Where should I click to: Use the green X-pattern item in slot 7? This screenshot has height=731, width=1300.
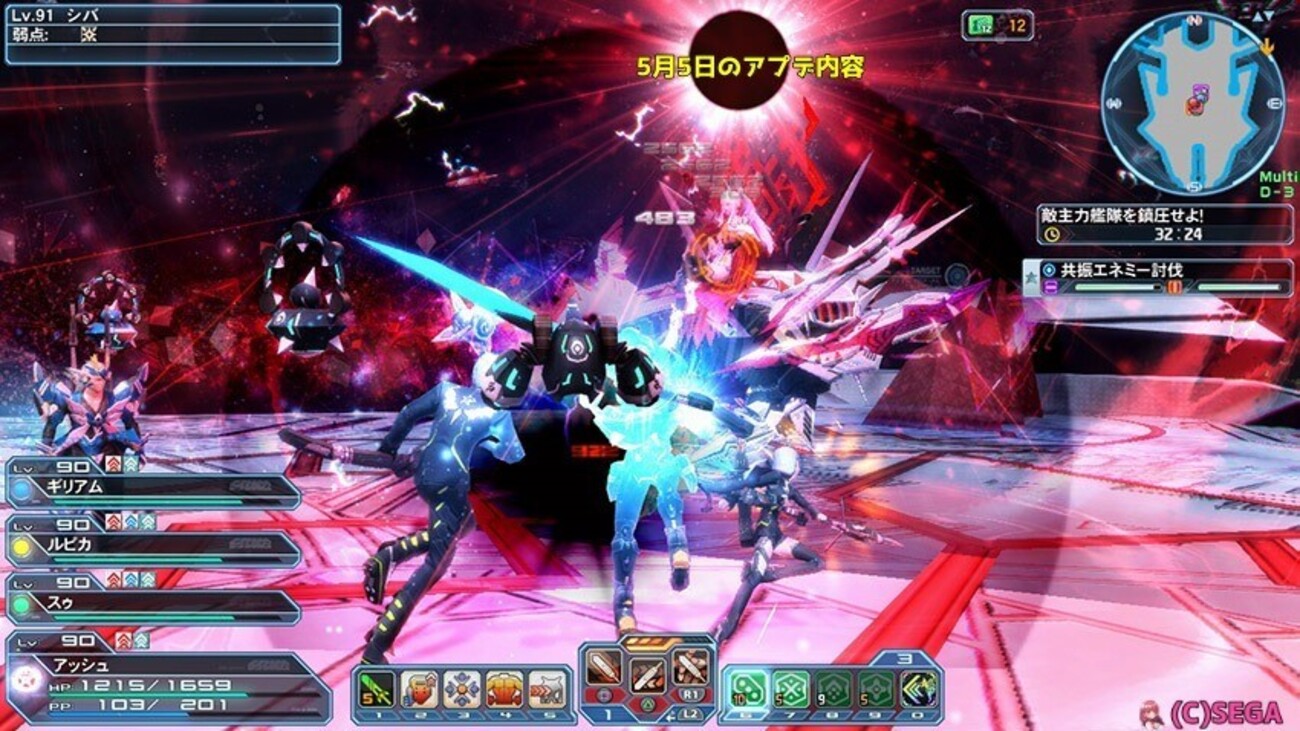pos(790,689)
